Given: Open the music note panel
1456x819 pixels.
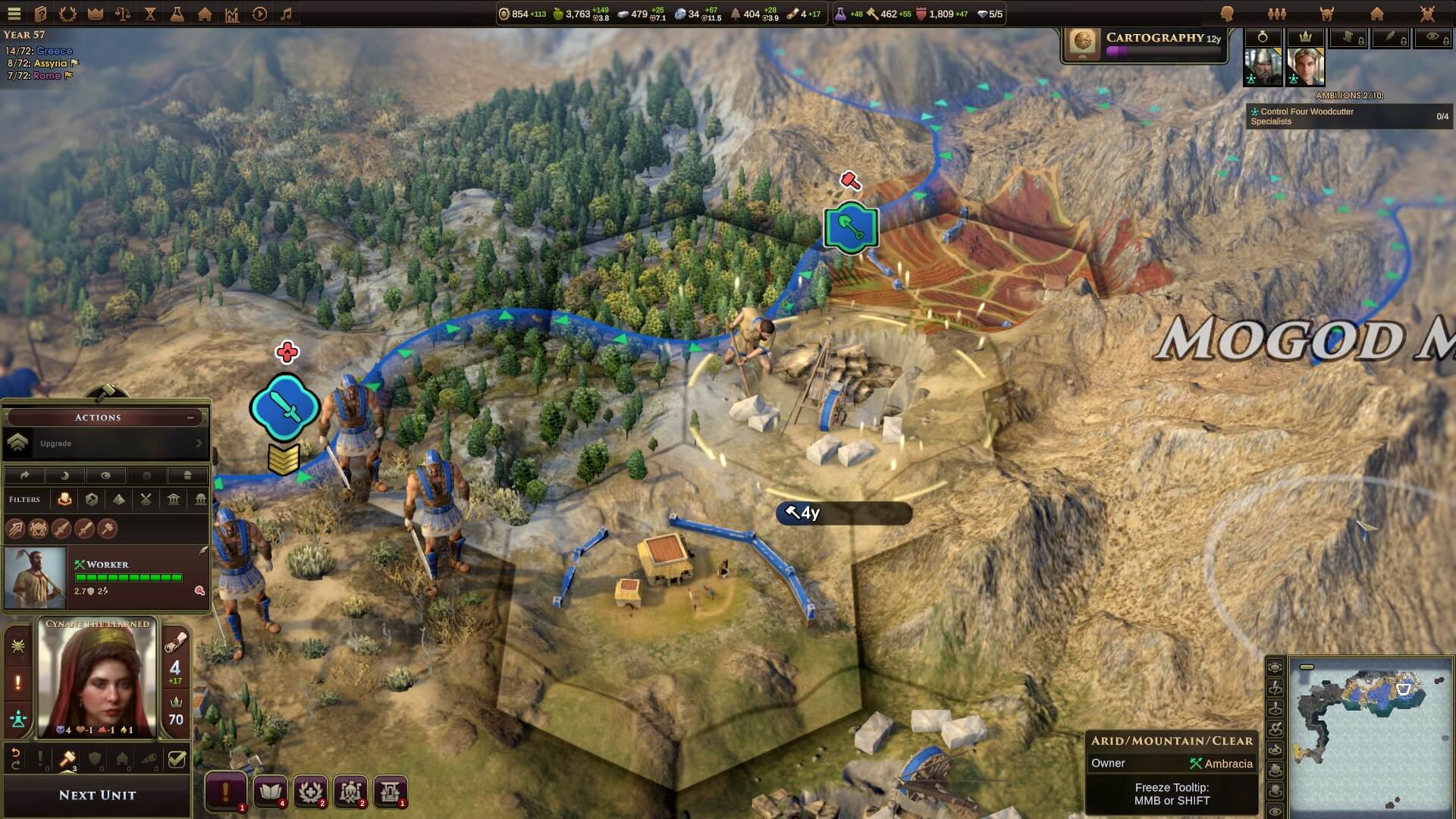Looking at the screenshot, I should point(286,14).
